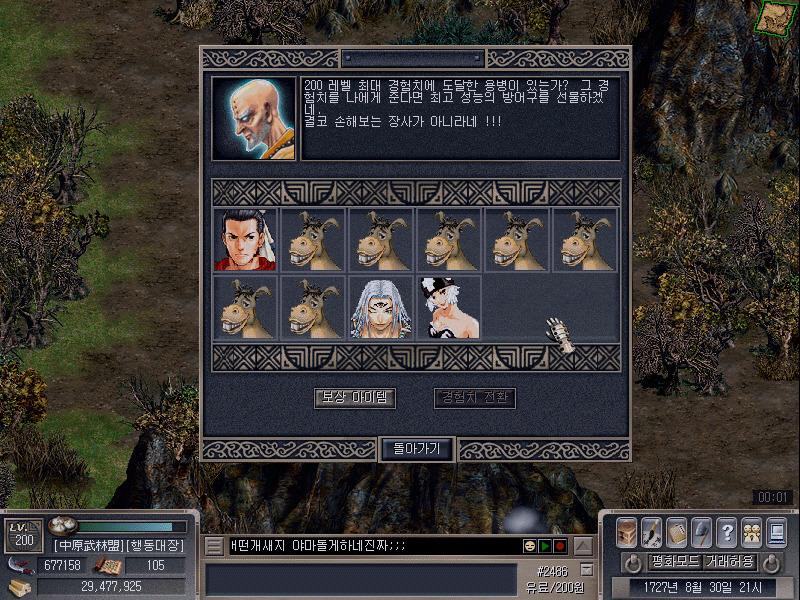Go back with the 돌아가기 button
Screen dimensions: 800x600
point(417,449)
